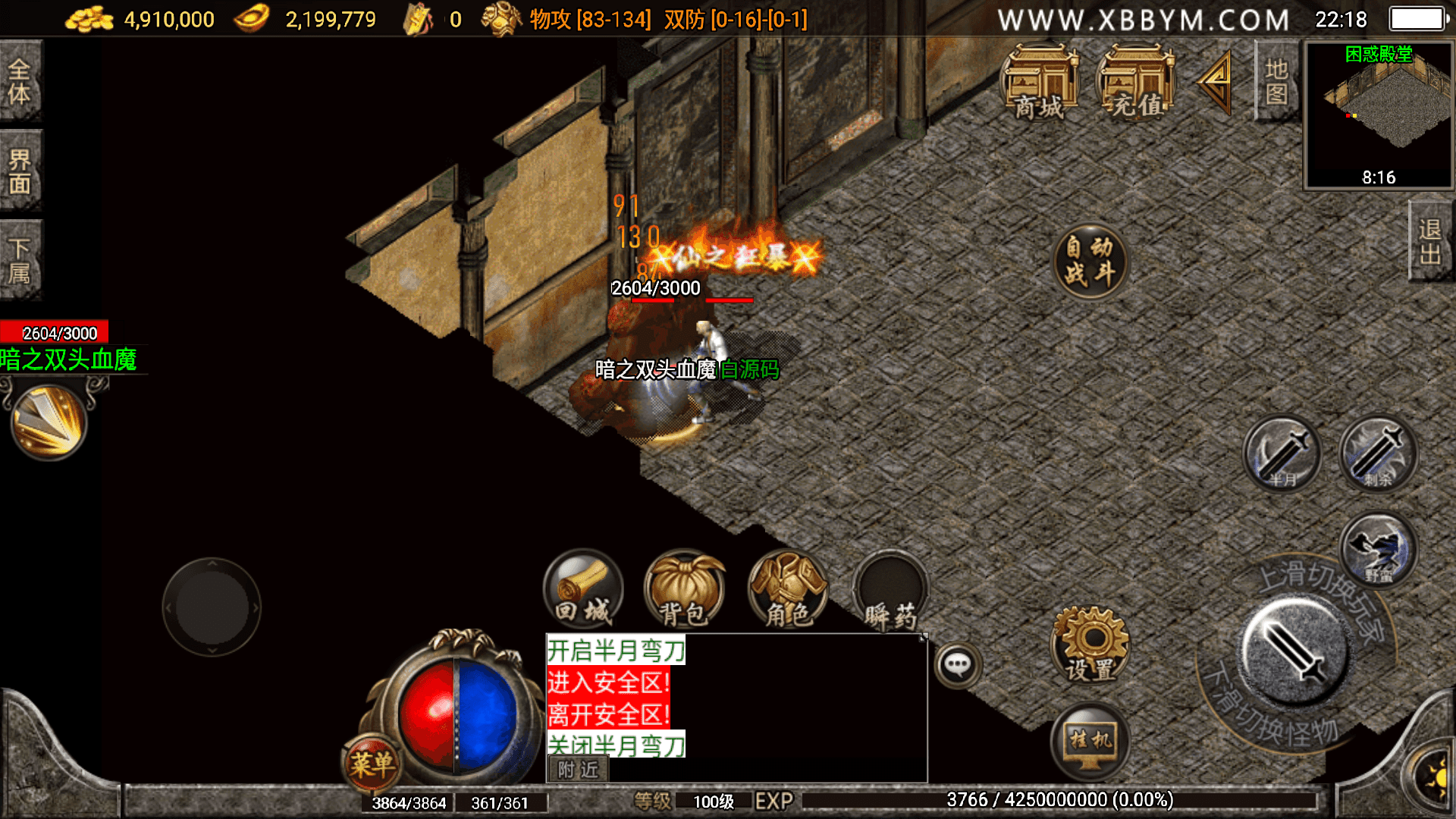The width and height of the screenshot is (1456, 819).
Task: Open the 充值 recharge menu
Action: [1136, 83]
